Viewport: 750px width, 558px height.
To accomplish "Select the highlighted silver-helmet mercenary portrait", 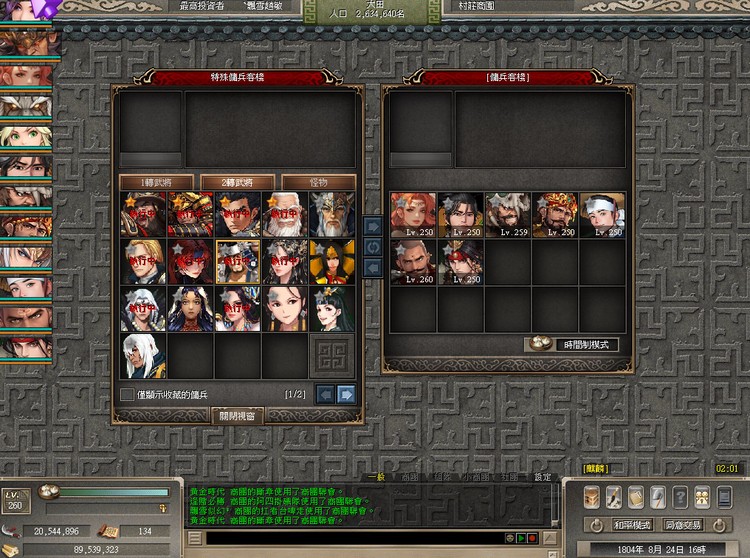I will coord(239,262).
